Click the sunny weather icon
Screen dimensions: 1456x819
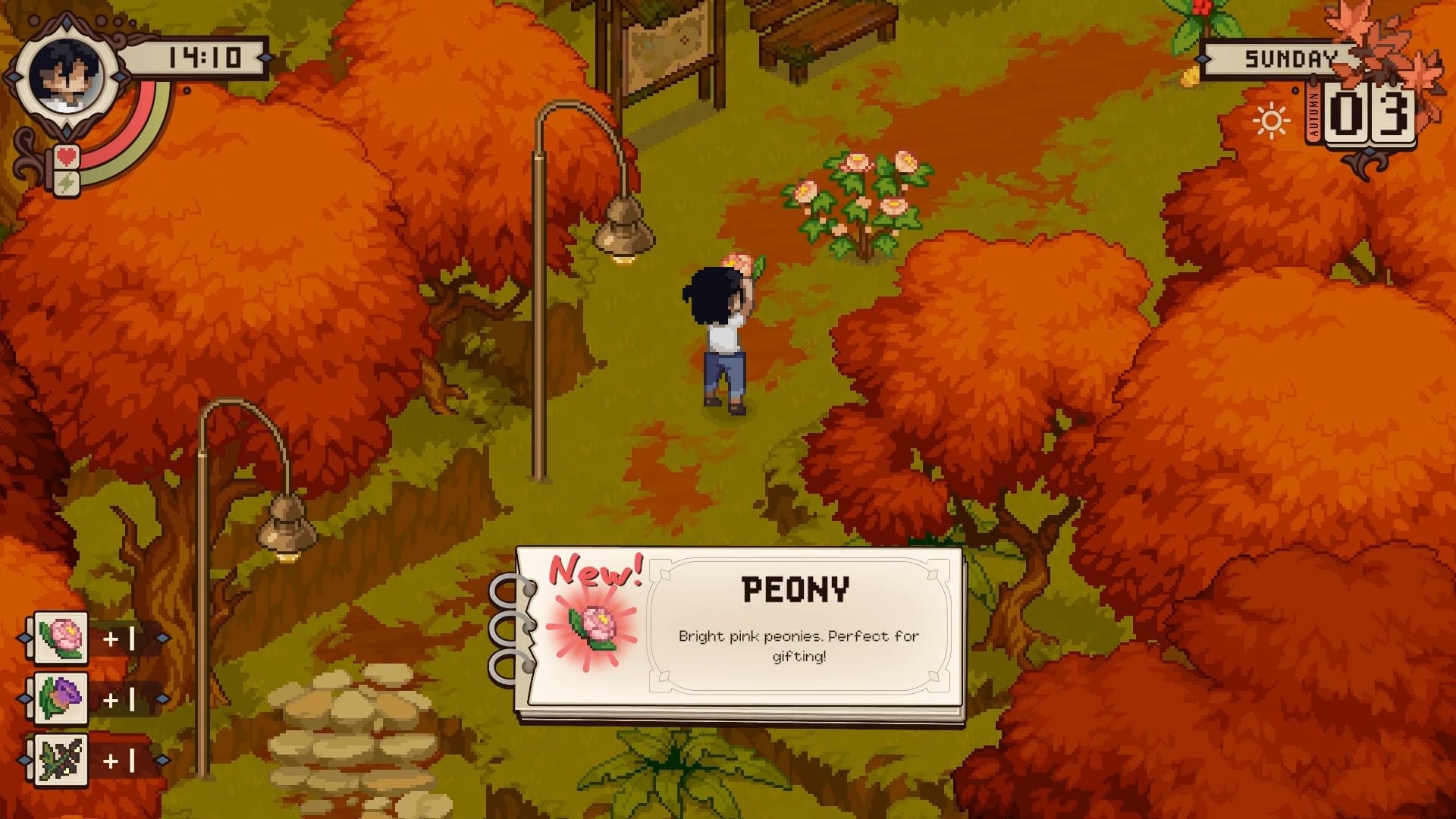click(1270, 121)
